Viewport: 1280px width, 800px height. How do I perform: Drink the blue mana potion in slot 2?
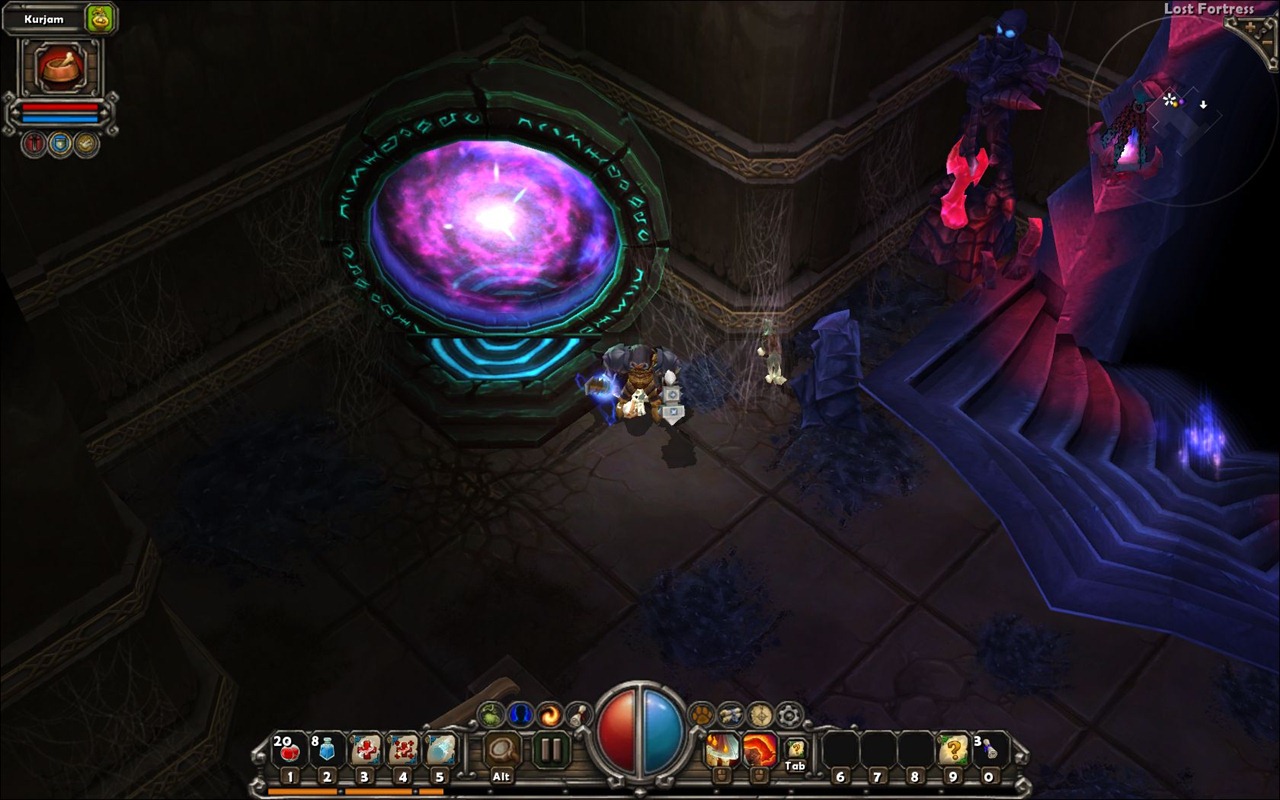[326, 749]
